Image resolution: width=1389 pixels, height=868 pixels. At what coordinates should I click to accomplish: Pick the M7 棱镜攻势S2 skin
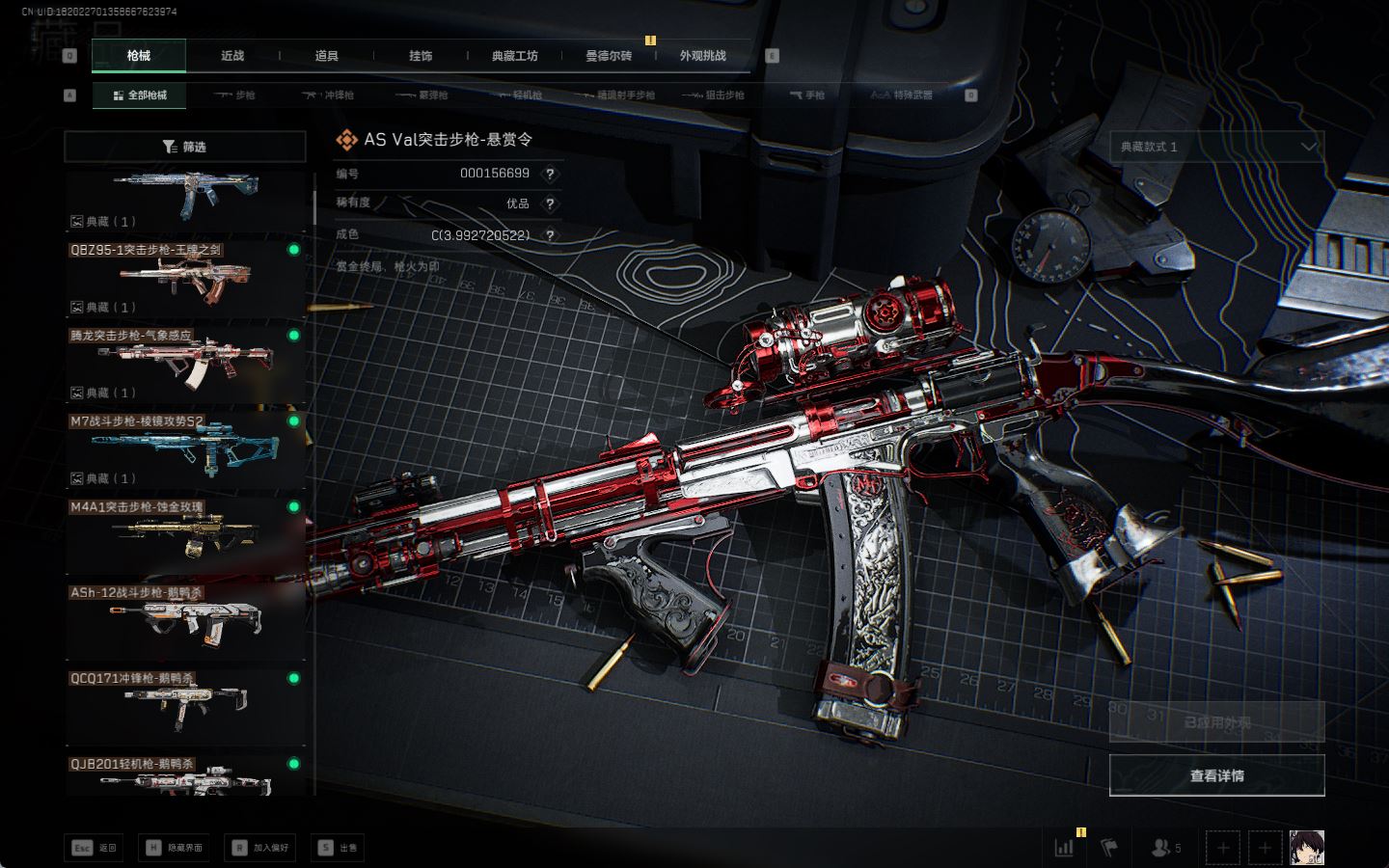tap(185, 449)
